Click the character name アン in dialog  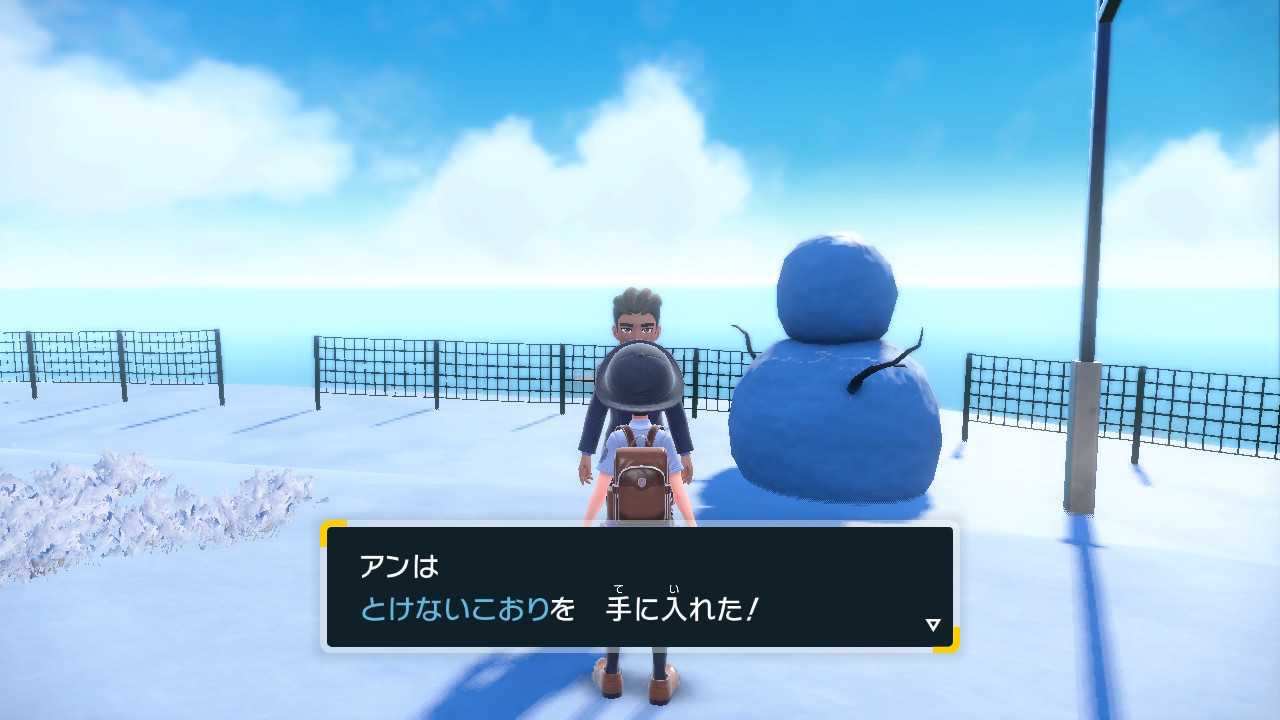383,566
